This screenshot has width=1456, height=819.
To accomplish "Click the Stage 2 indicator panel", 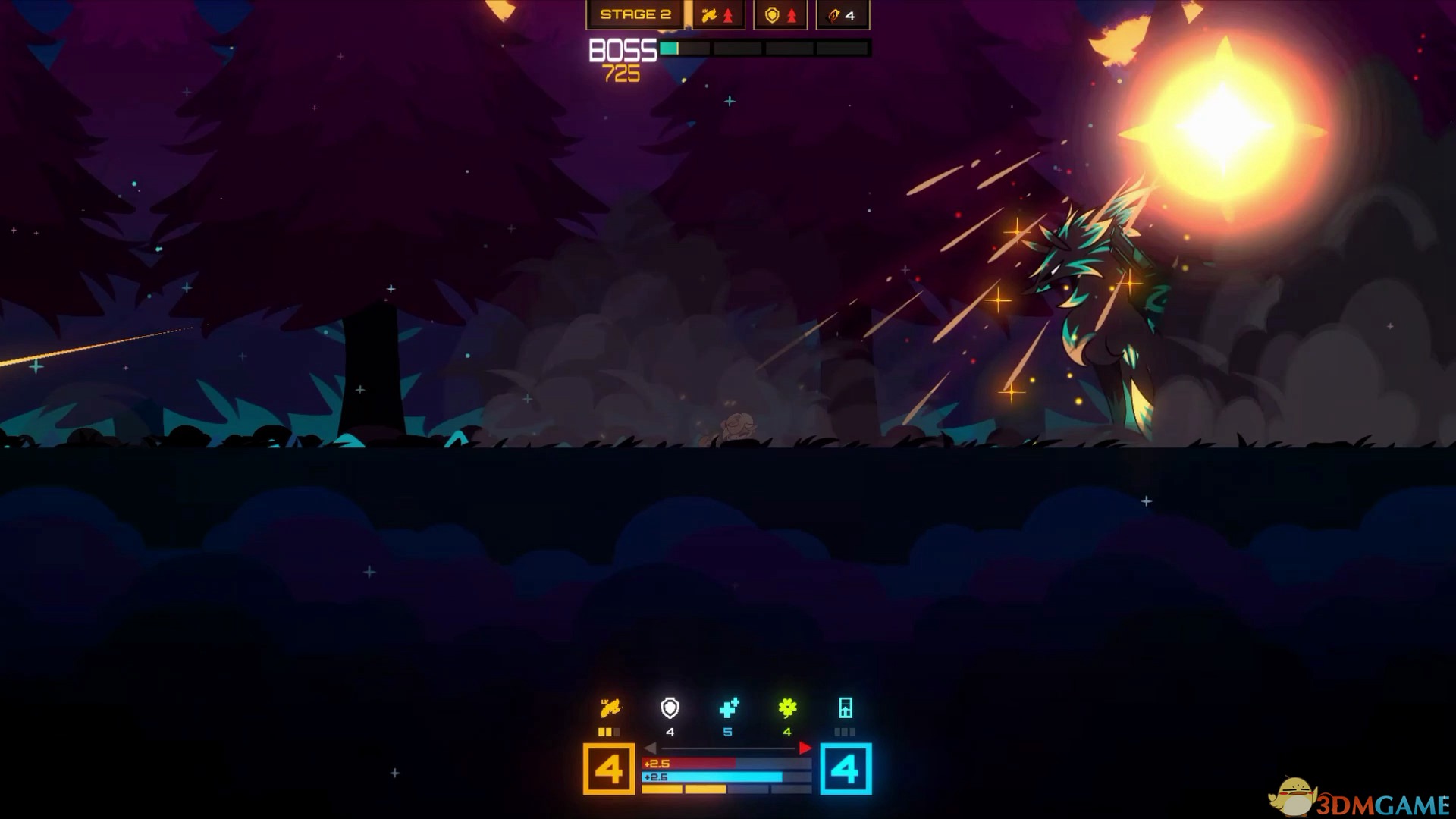I will point(635,15).
